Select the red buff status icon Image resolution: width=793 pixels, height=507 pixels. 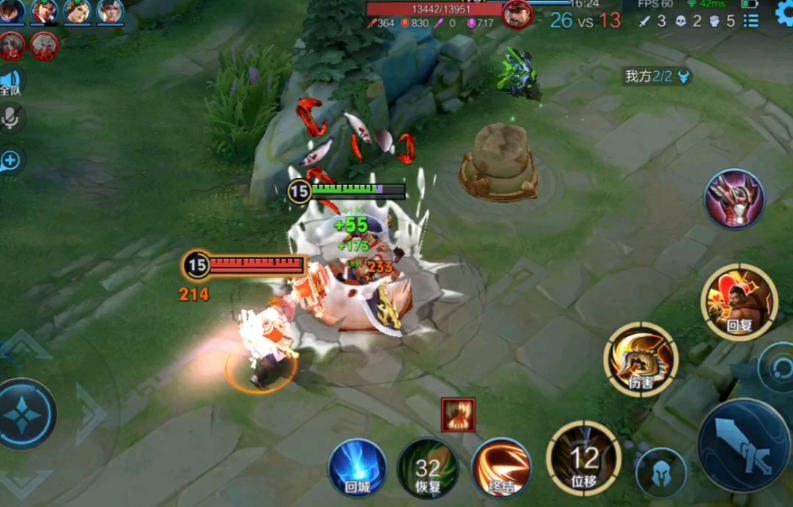click(x=458, y=414)
